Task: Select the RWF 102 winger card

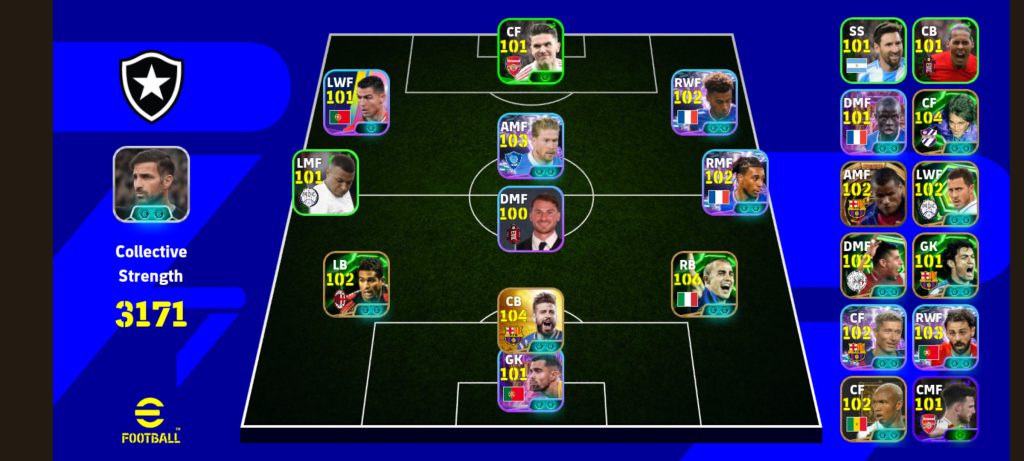Action: pos(704,102)
